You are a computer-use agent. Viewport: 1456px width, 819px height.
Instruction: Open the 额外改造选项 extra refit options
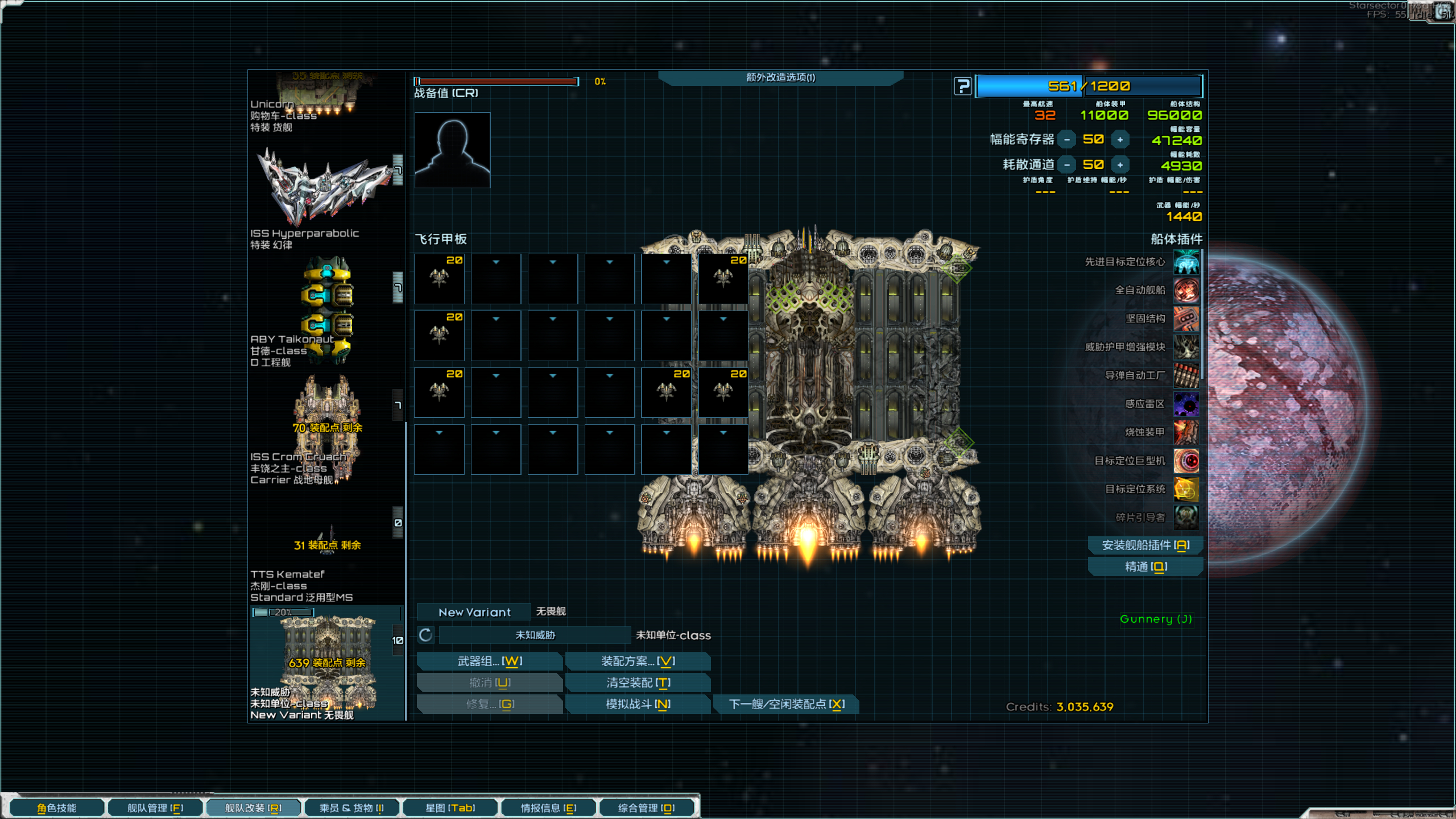[x=780, y=78]
